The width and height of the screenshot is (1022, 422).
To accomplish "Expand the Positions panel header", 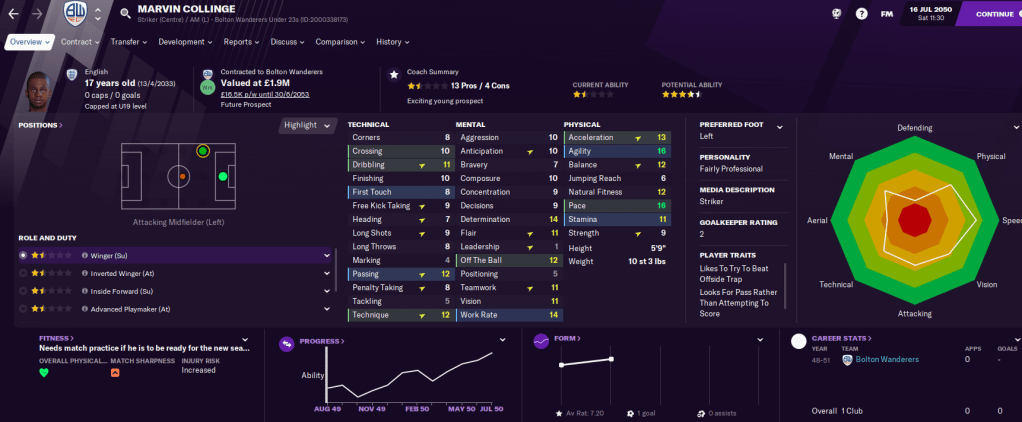I will tap(40, 125).
